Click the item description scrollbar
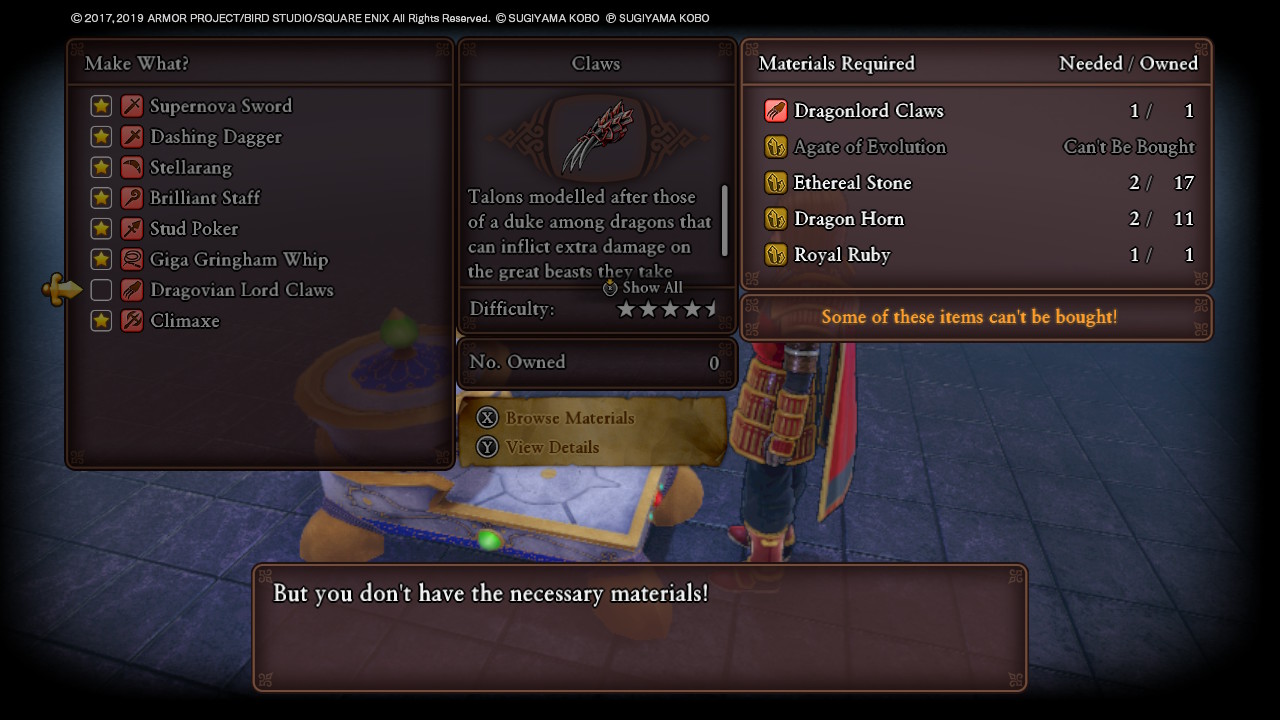Viewport: 1280px width, 720px height. (x=724, y=221)
